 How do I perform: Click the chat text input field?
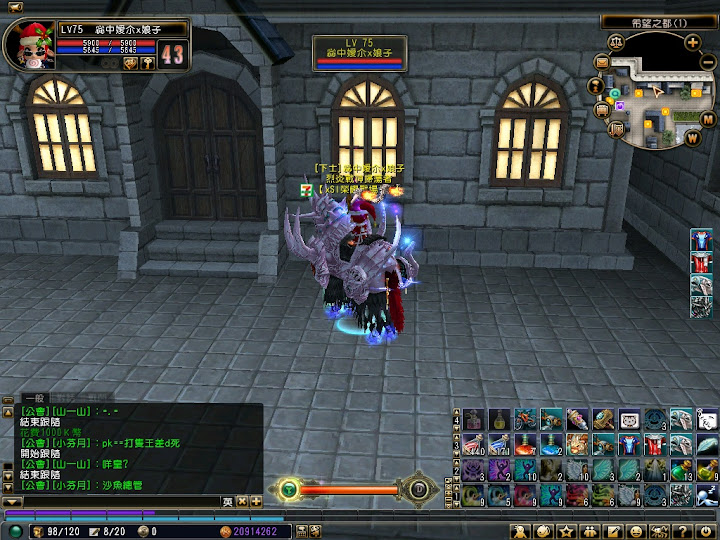pyautogui.click(x=120, y=500)
